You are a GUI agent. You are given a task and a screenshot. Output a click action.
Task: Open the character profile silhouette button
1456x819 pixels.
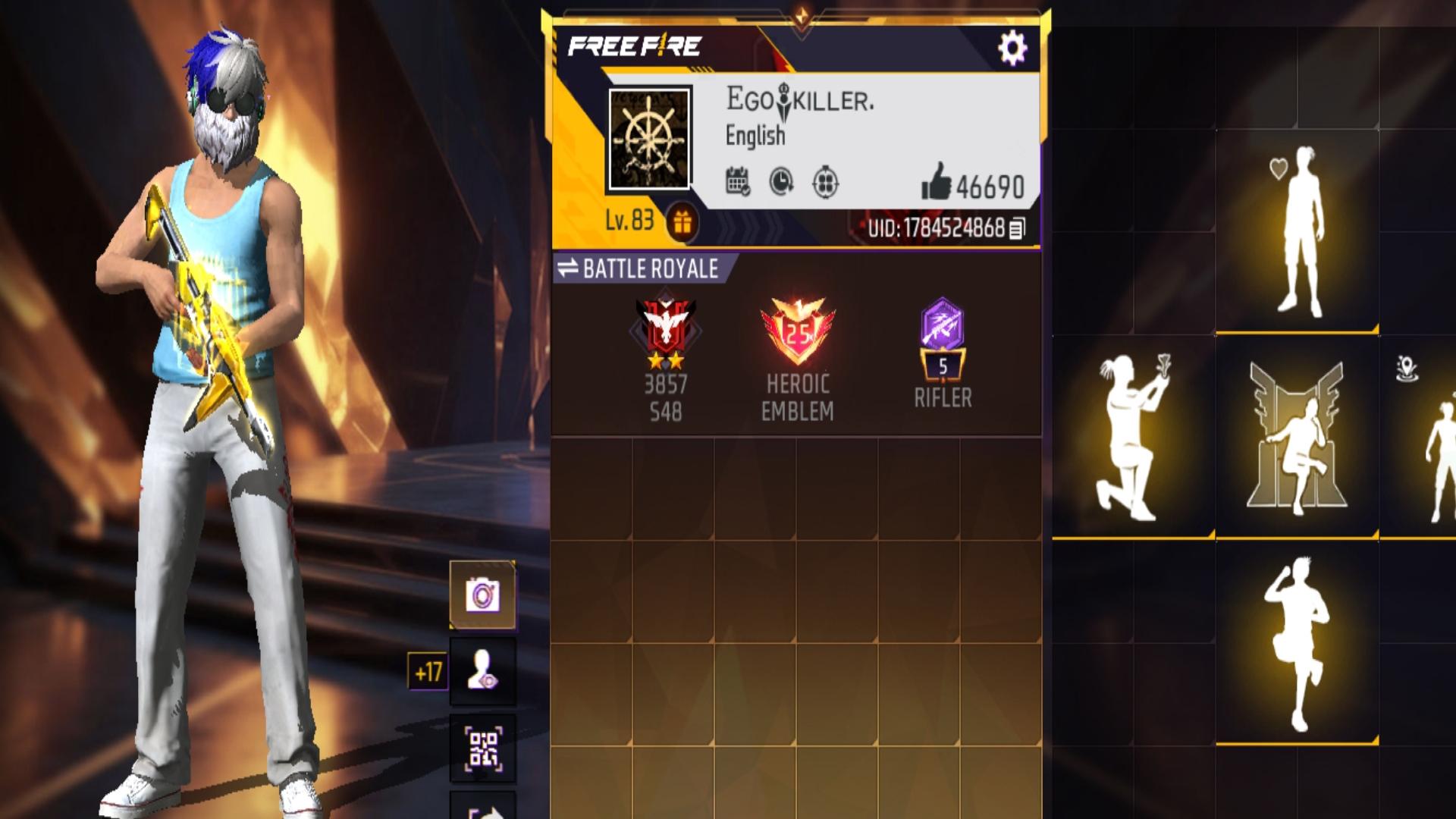pyautogui.click(x=482, y=671)
